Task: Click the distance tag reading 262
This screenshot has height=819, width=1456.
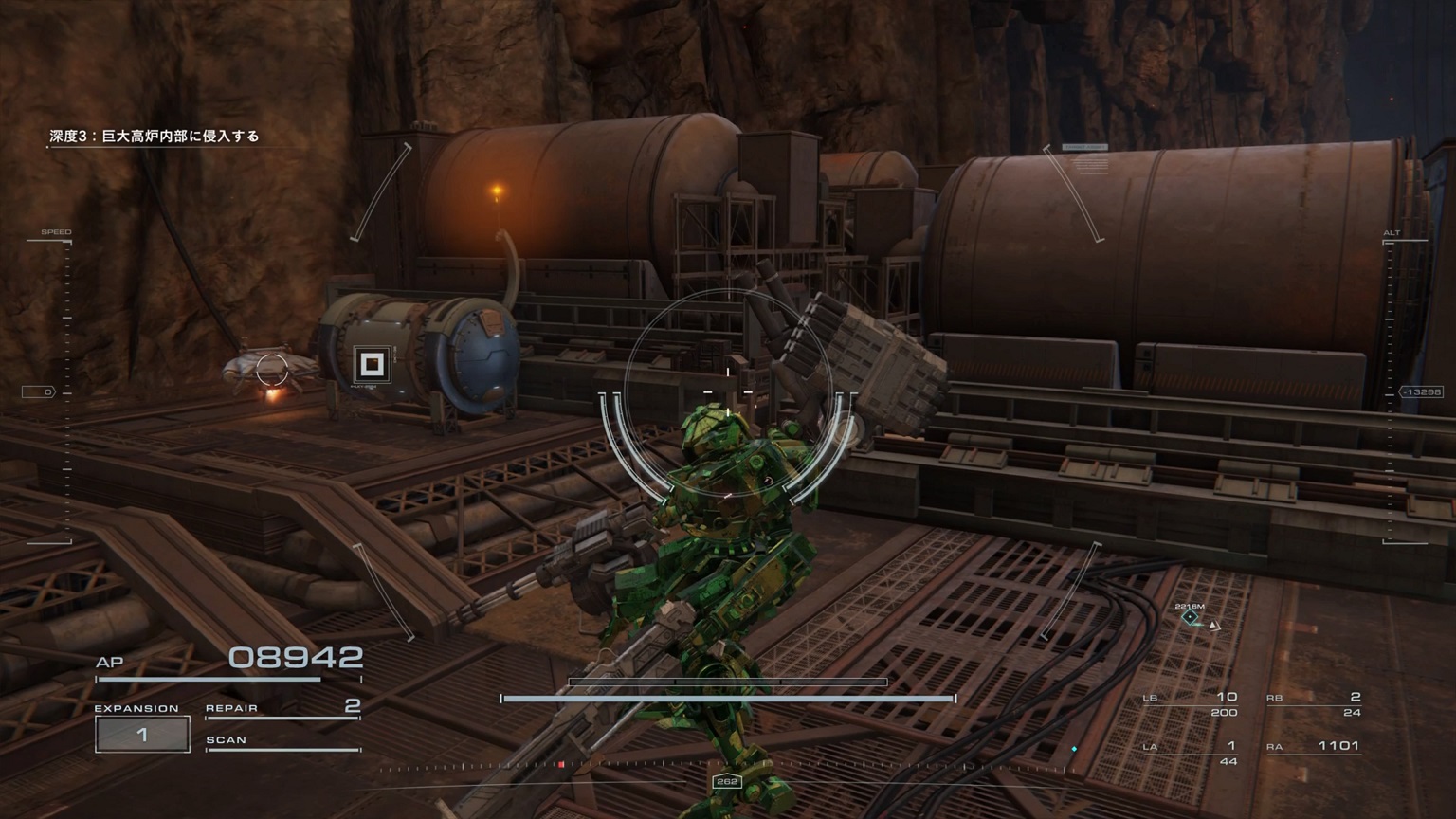Action: (727, 781)
